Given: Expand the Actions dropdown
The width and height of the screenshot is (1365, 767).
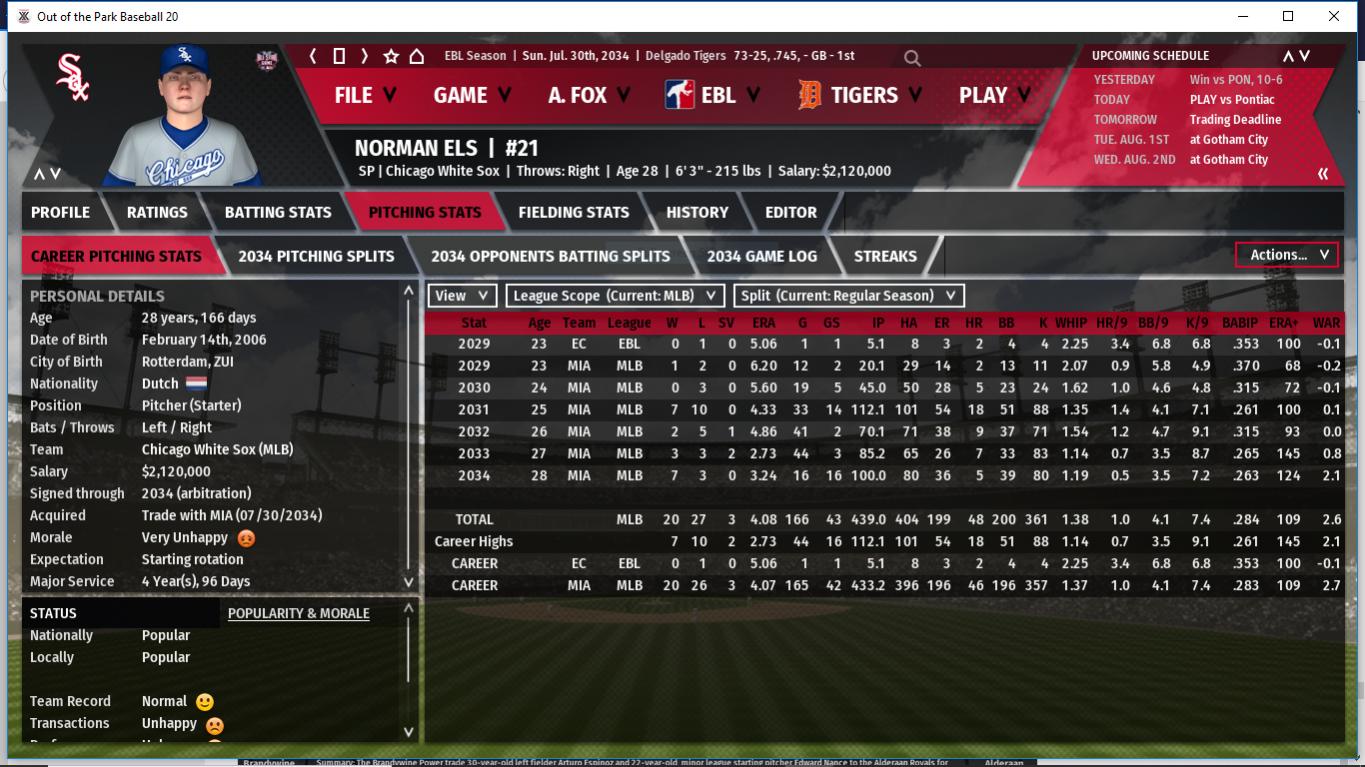Looking at the screenshot, I should [x=1287, y=255].
